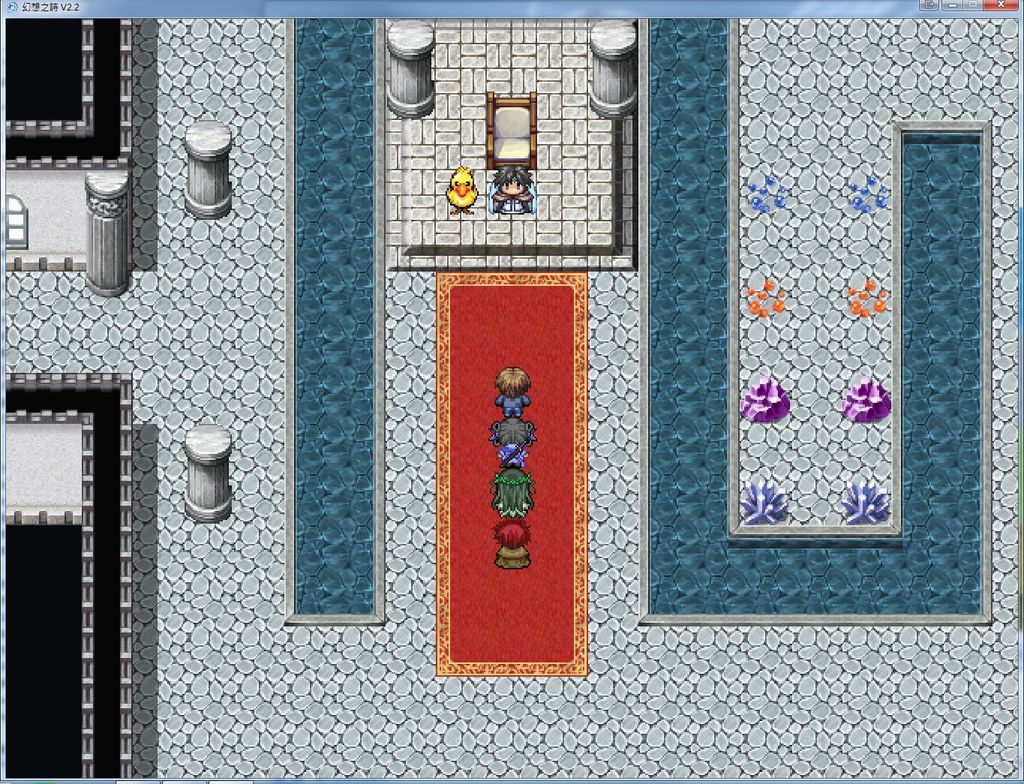Close the game window

click(x=999, y=5)
